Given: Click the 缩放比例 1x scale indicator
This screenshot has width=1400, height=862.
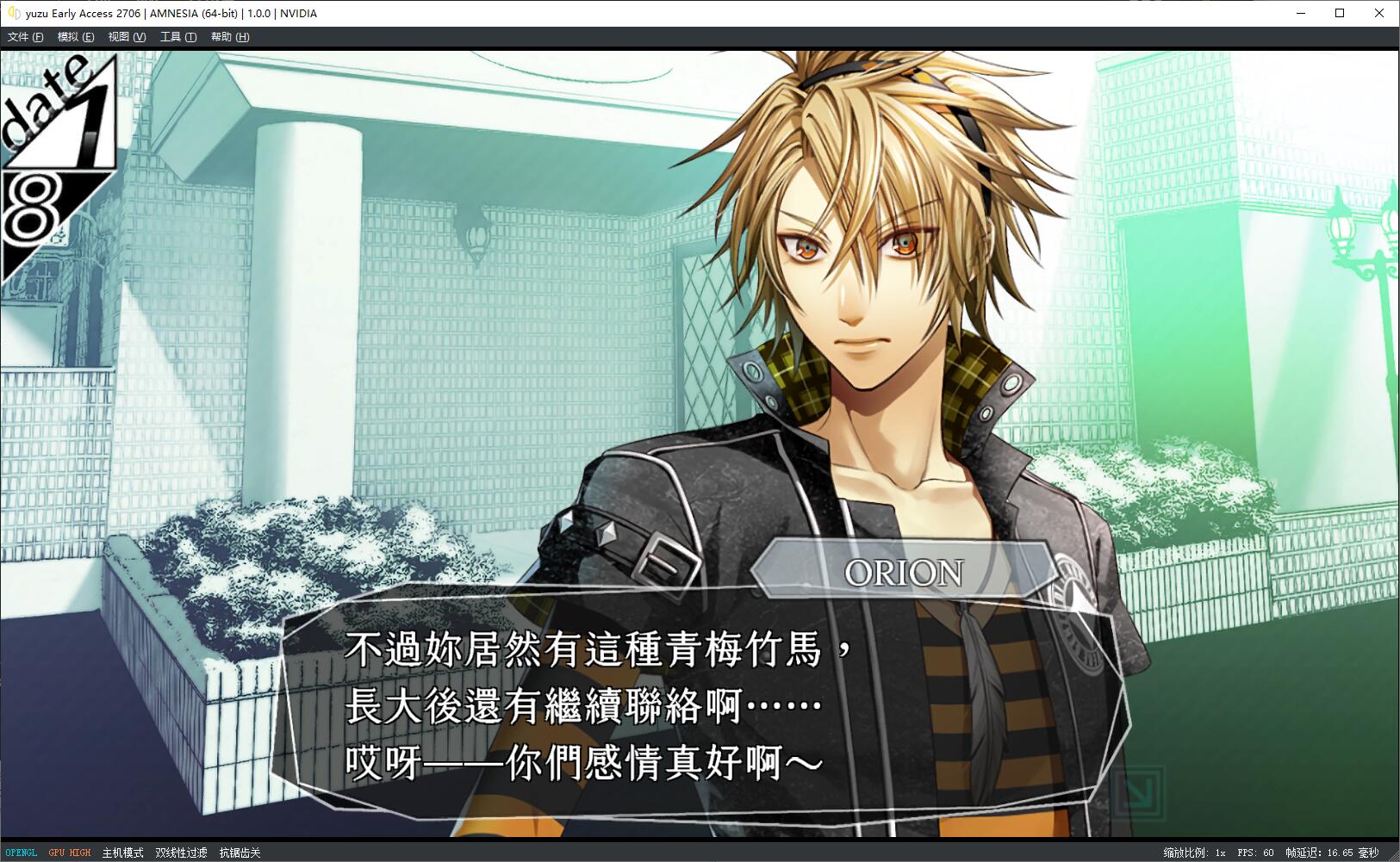Looking at the screenshot, I should click(x=1193, y=852).
